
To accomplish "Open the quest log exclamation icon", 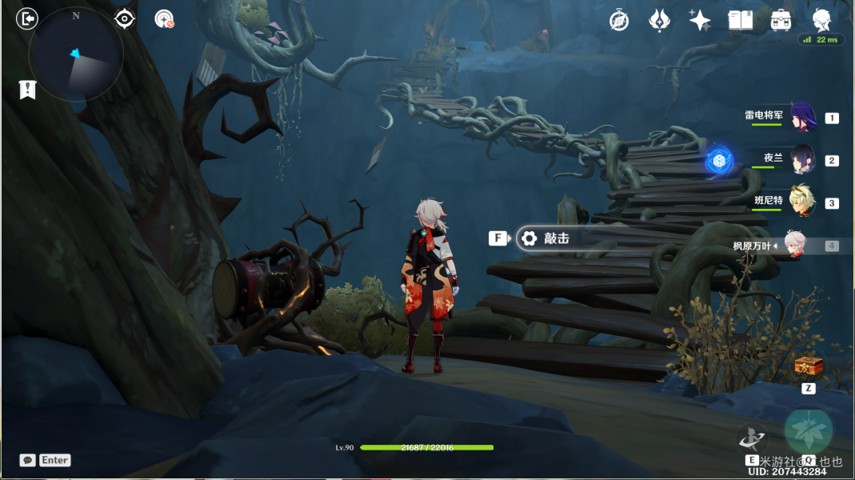I will point(27,90).
